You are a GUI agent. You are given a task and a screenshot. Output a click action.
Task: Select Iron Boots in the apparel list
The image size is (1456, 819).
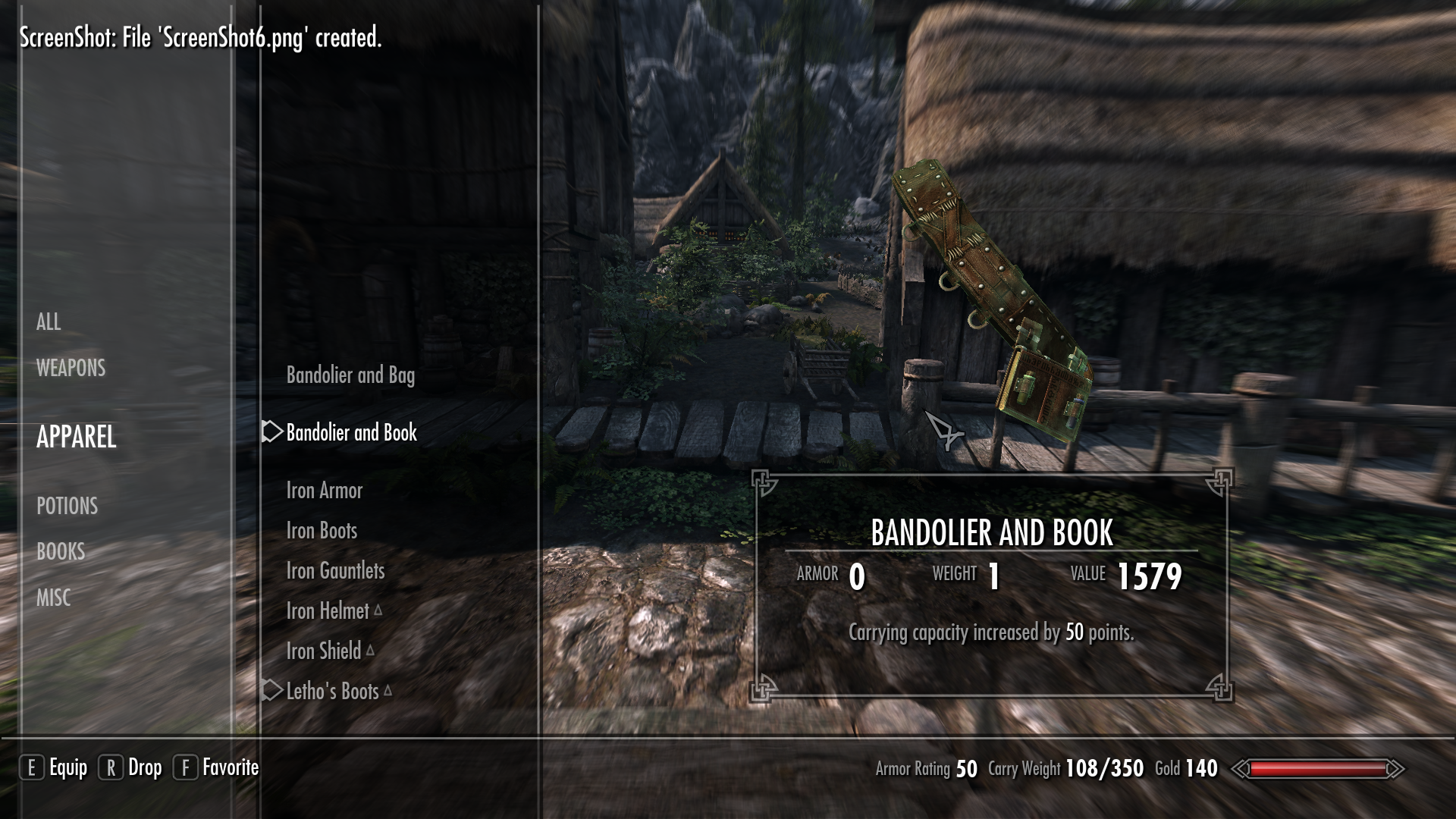tap(322, 531)
